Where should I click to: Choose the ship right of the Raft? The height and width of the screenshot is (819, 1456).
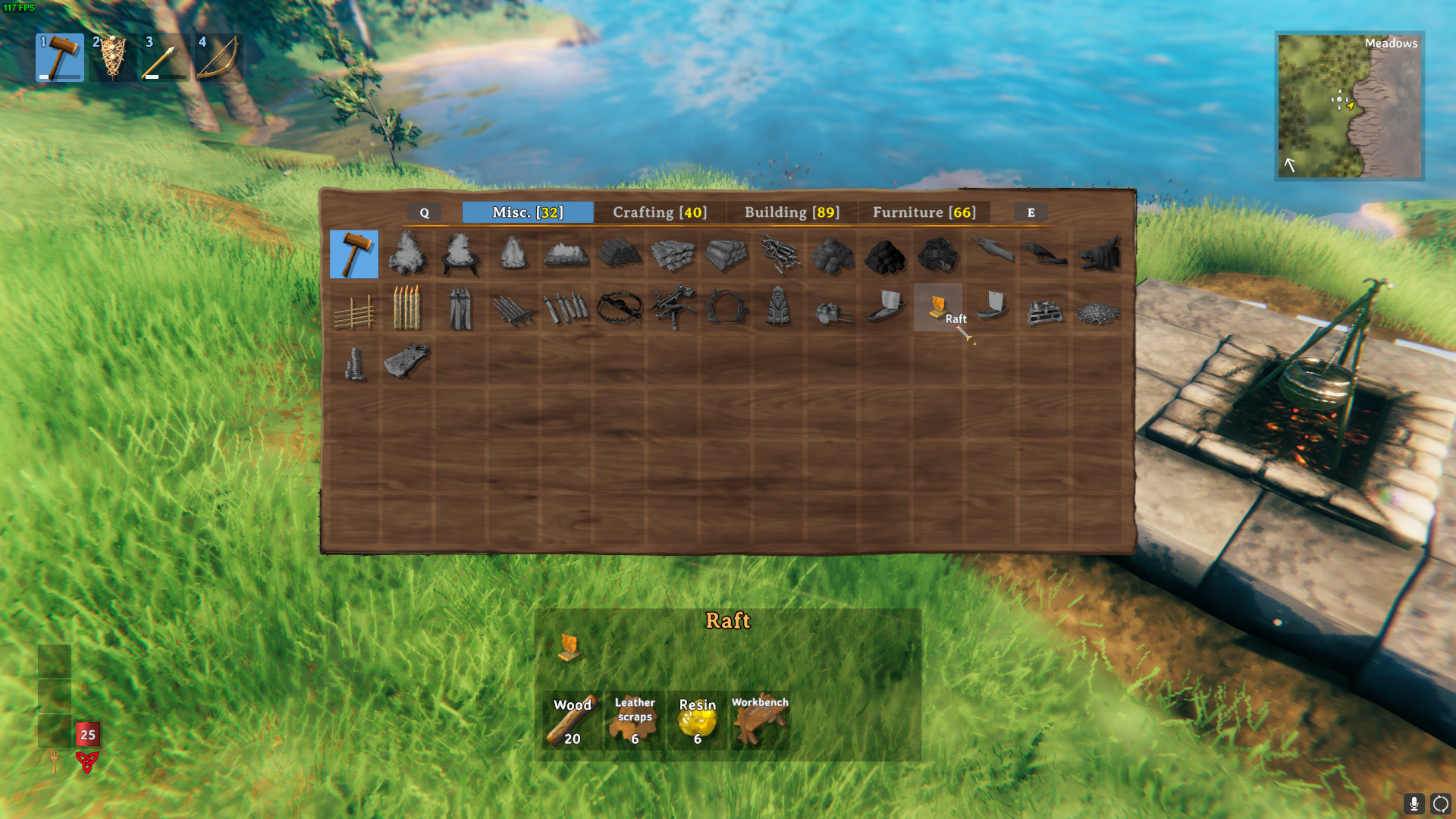(991, 307)
